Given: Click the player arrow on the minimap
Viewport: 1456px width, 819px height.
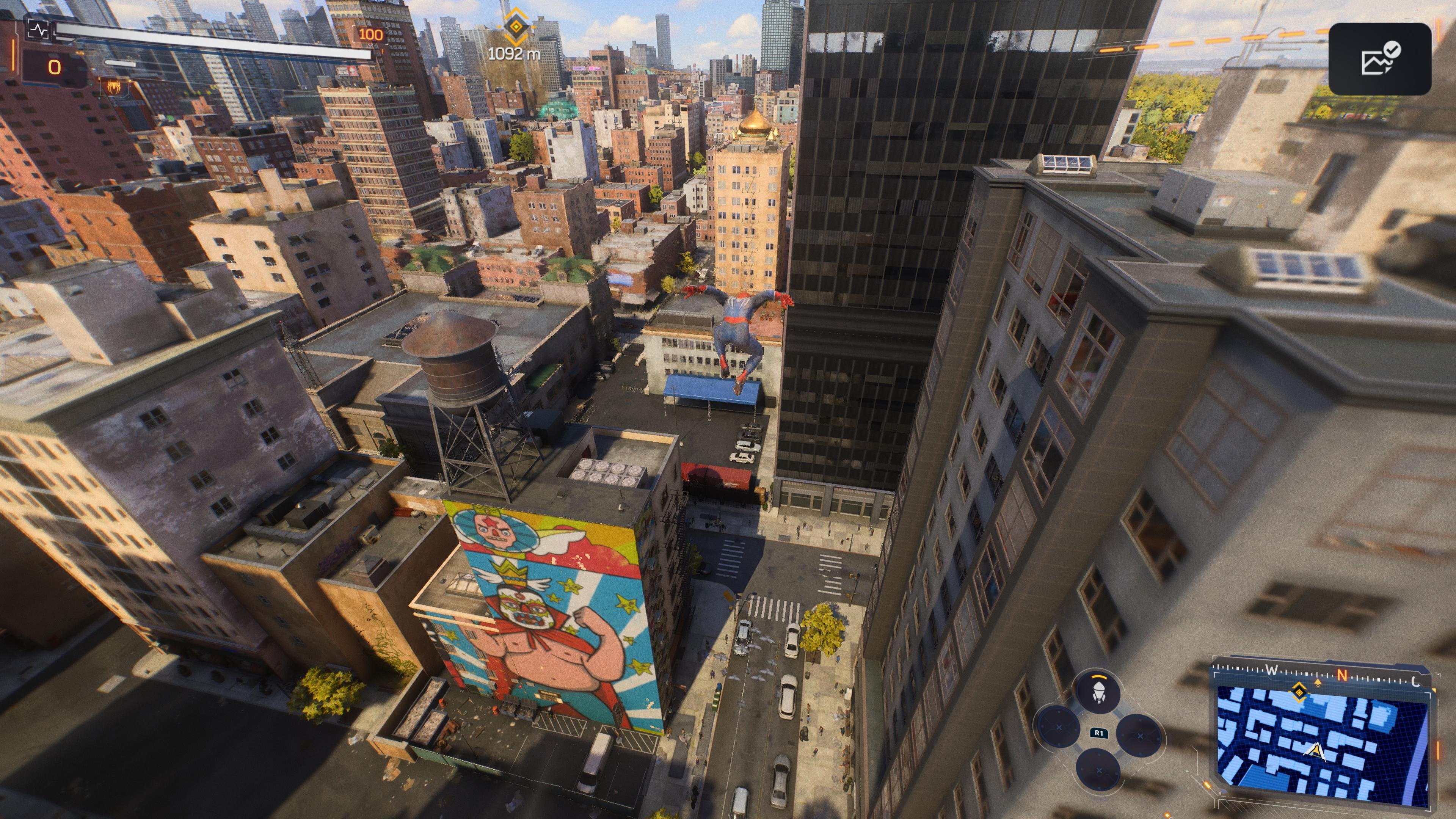Looking at the screenshot, I should point(1315,752).
